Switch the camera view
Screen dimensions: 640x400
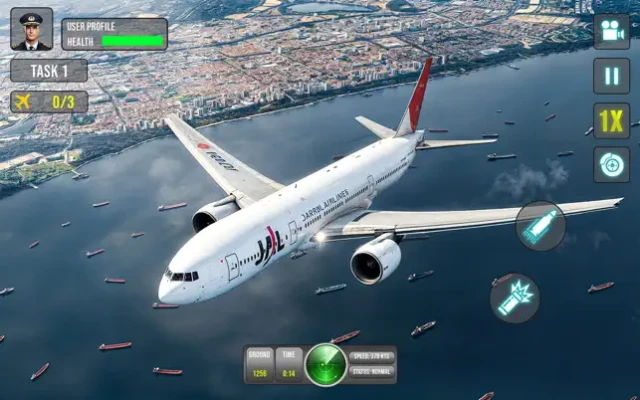pos(611,31)
